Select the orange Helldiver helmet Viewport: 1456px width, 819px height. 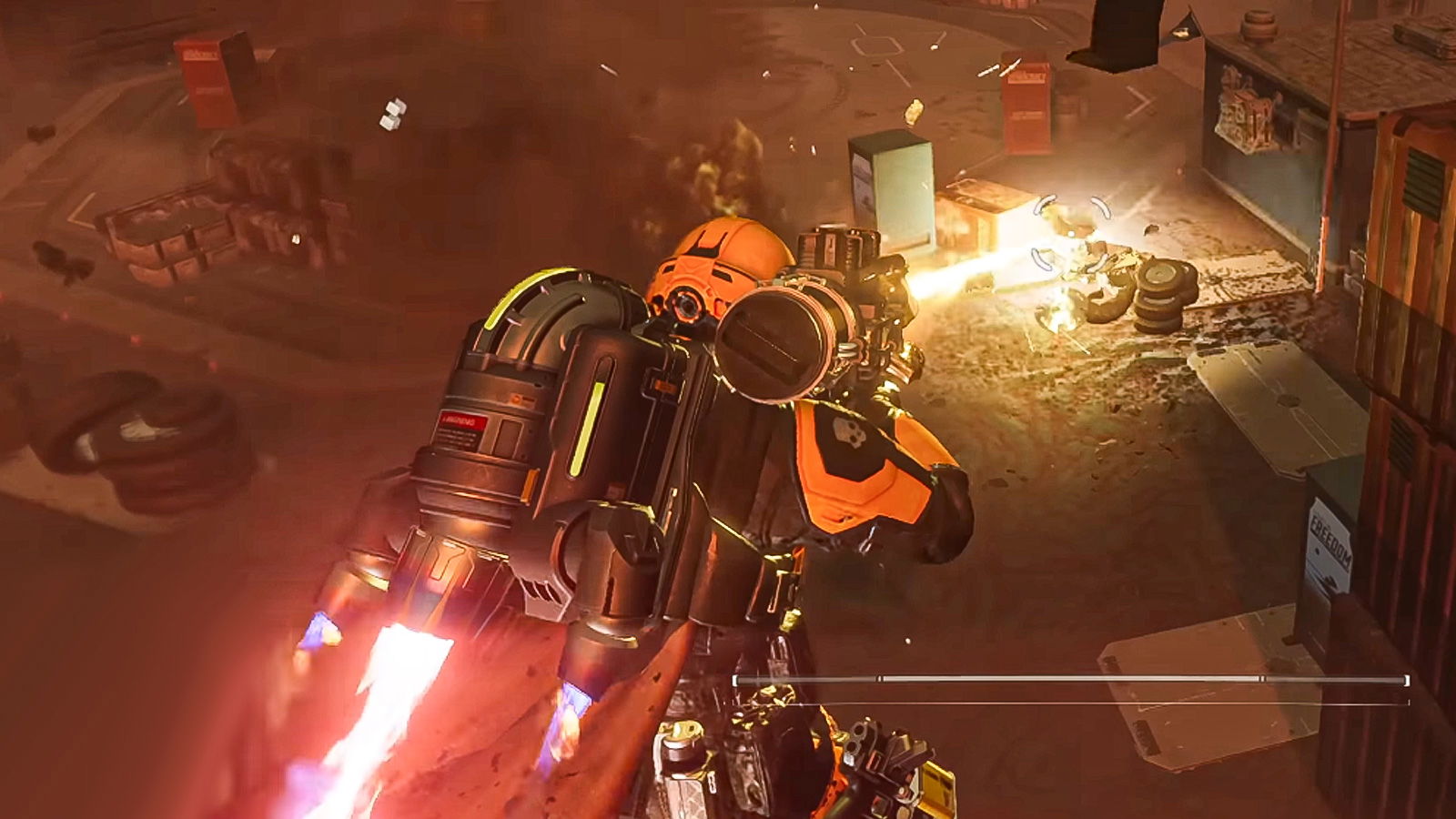(x=719, y=264)
